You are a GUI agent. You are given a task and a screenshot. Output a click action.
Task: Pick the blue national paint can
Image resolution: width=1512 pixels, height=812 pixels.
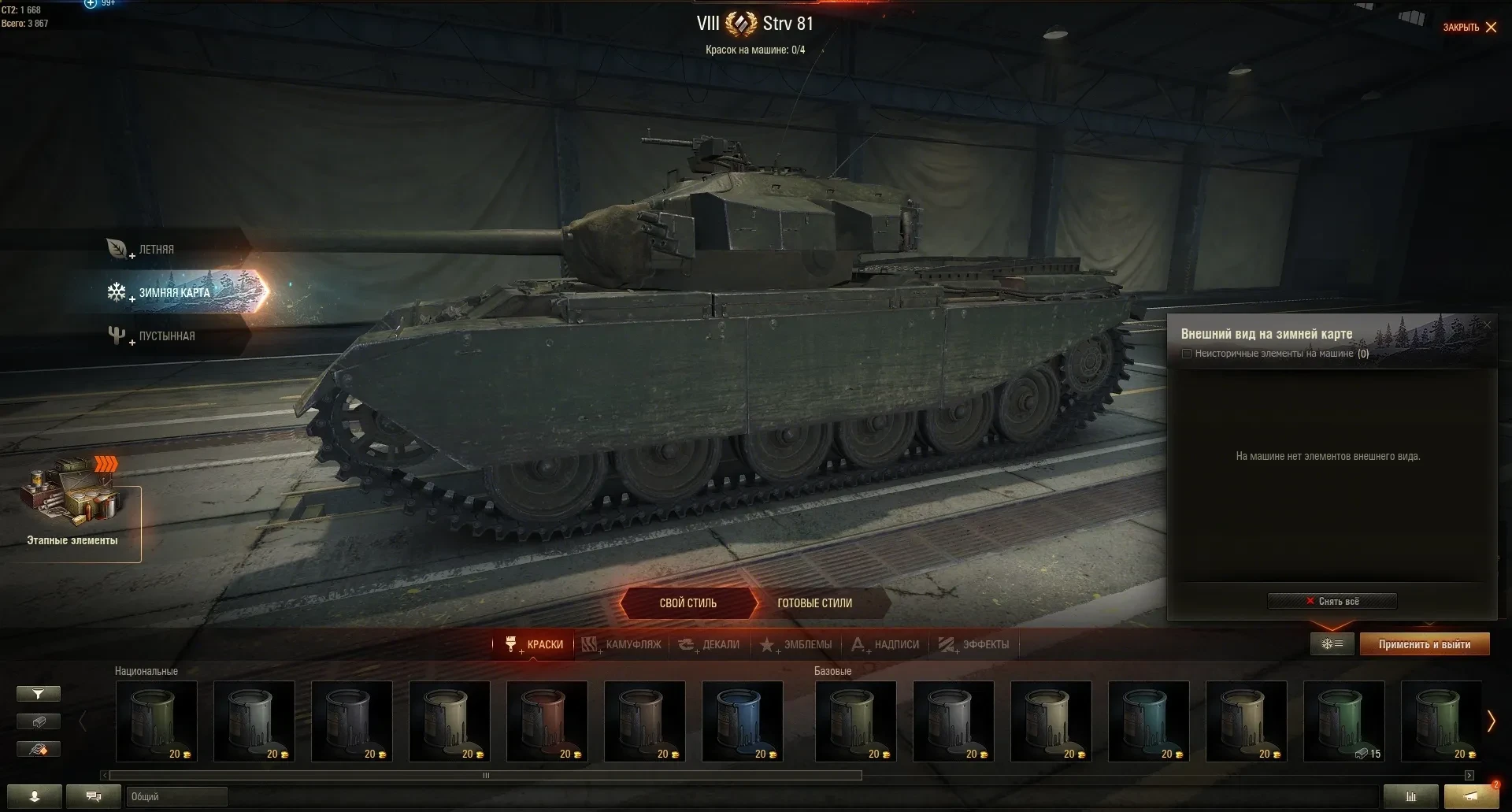742,721
